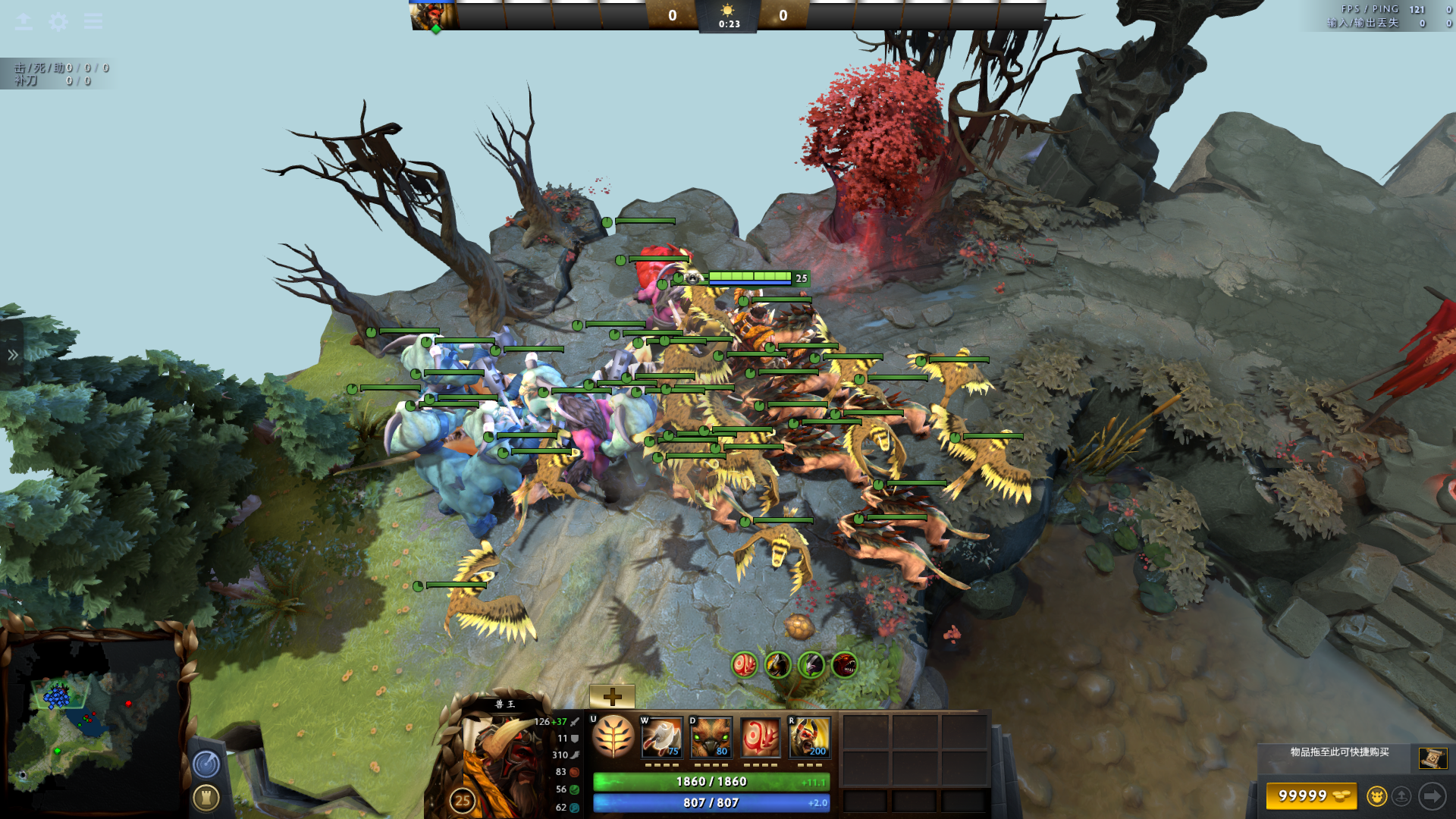The height and width of the screenshot is (819, 1456).
Task: Cast Call of the Wild hawk ability
Action: click(711, 737)
